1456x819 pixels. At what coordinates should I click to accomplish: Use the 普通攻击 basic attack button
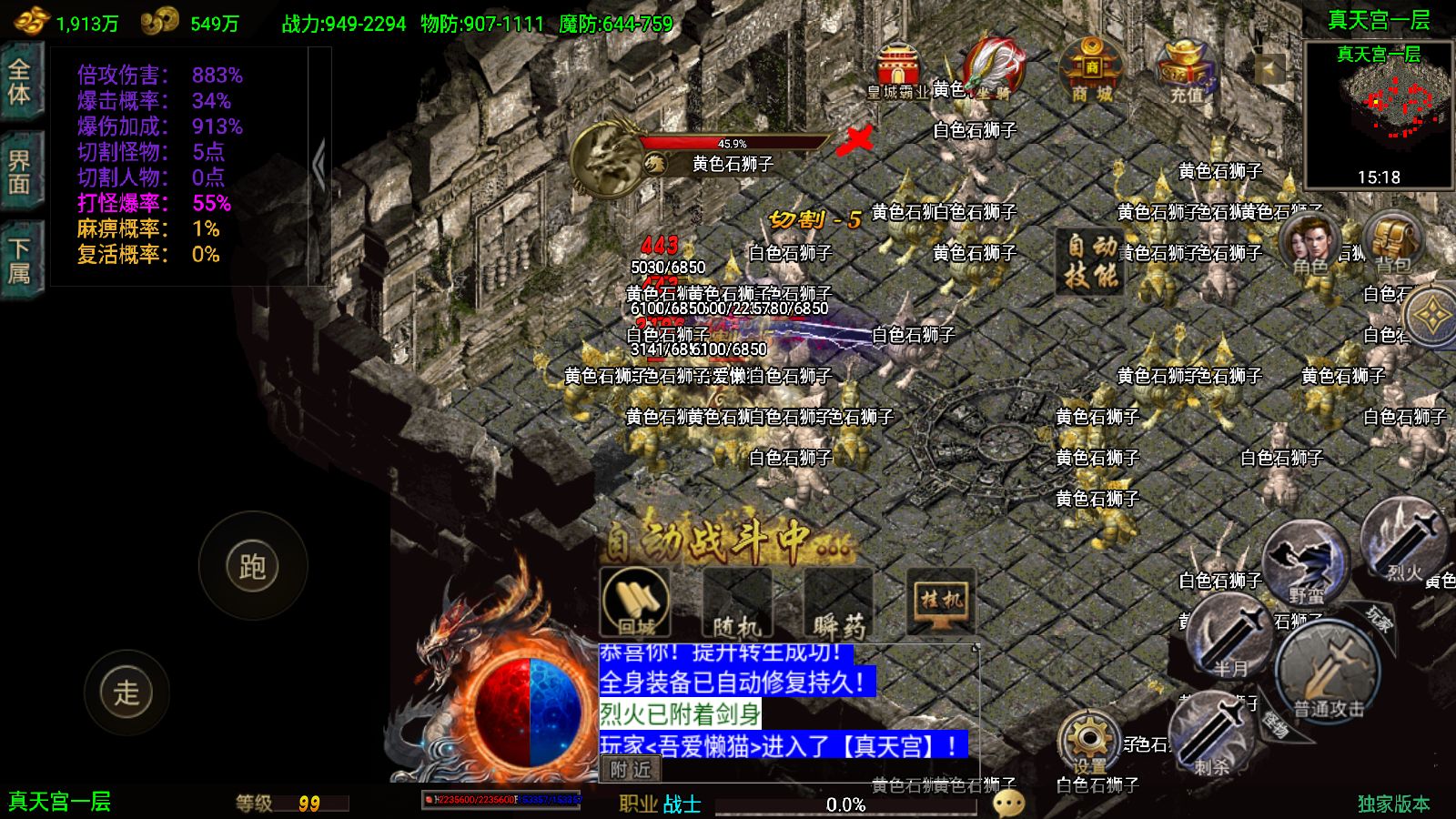[1328, 672]
